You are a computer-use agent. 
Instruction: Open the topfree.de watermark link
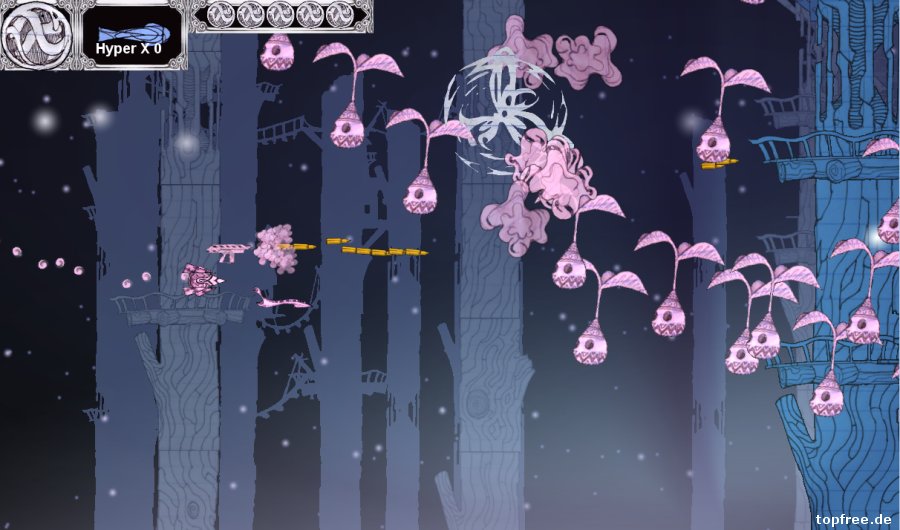[853, 519]
